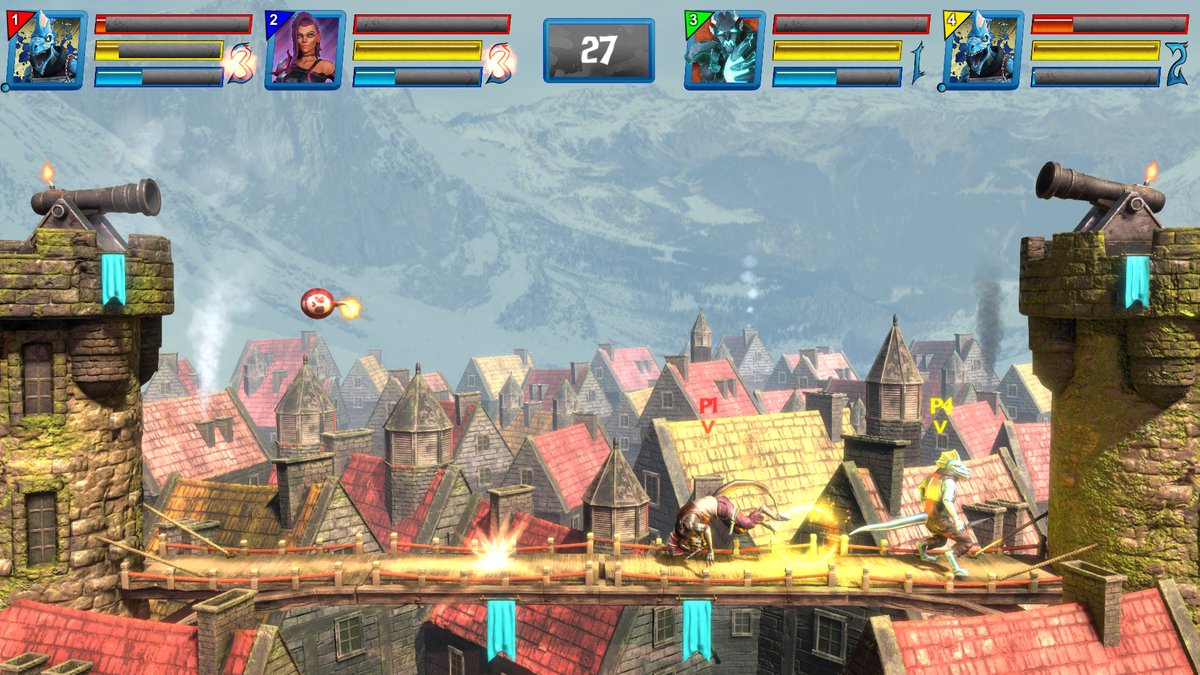Image resolution: width=1200 pixels, height=675 pixels.
Task: Select player 2's purple-haired woman portrait
Action: 305,50
